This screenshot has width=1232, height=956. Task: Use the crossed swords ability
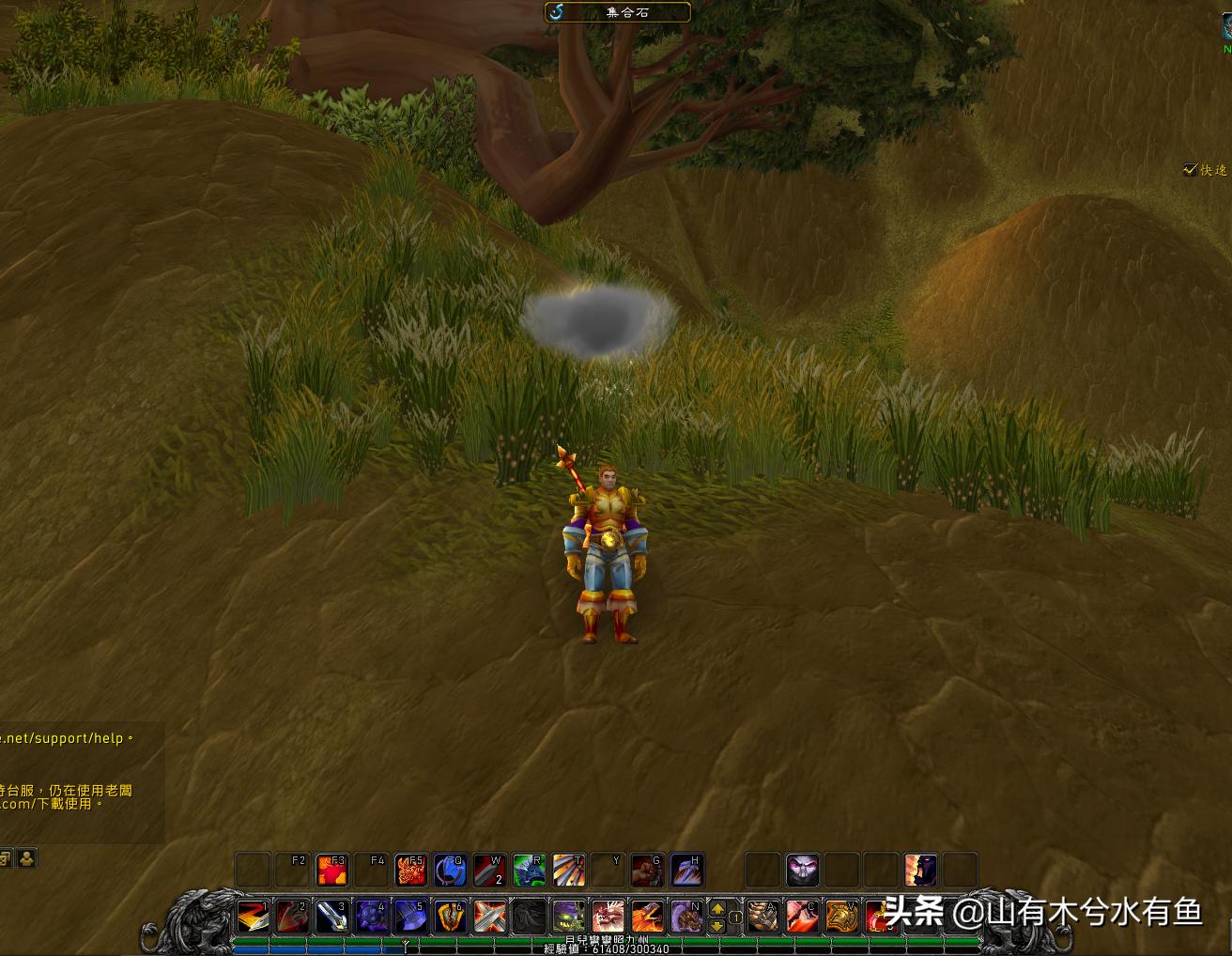(x=489, y=917)
